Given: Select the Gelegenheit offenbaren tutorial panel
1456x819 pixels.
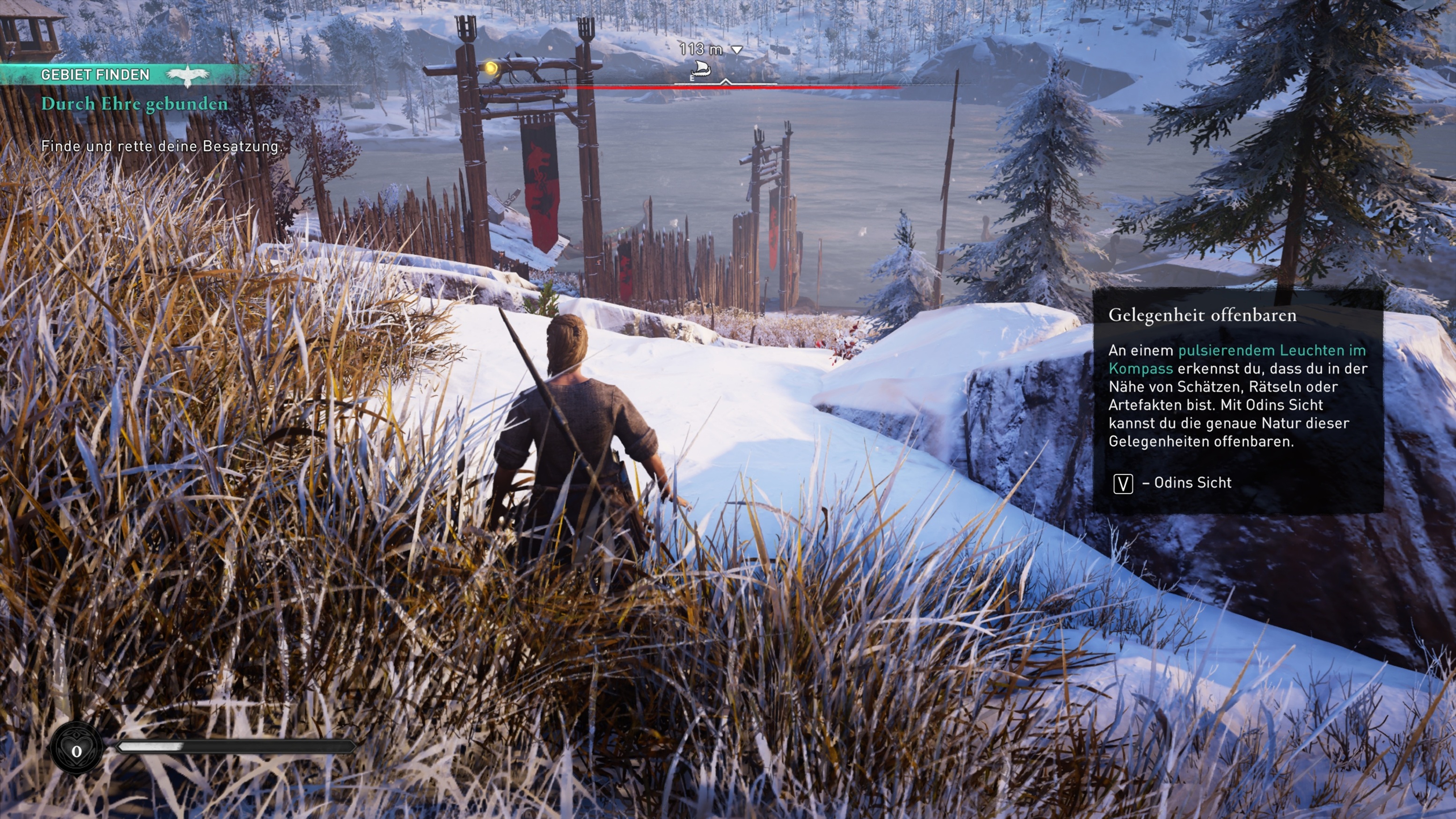Looking at the screenshot, I should 1237,400.
